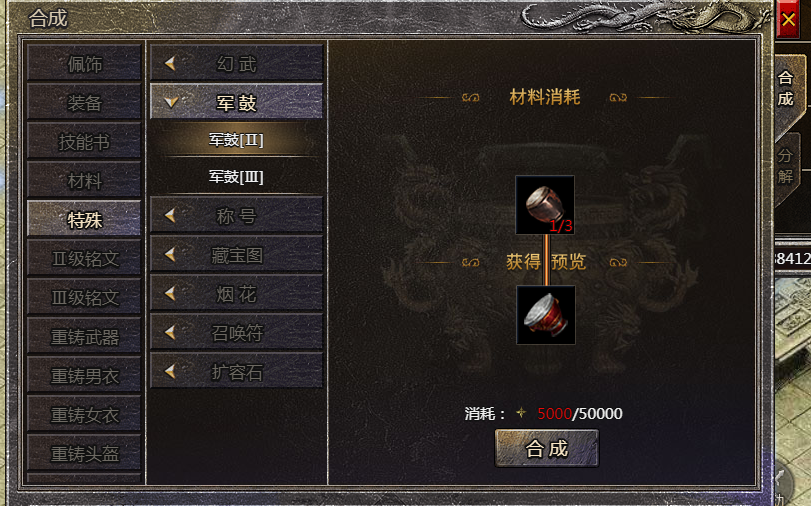This screenshot has height=506, width=811.
Task: Expand the 藏宝图 list
Action: pos(236,255)
